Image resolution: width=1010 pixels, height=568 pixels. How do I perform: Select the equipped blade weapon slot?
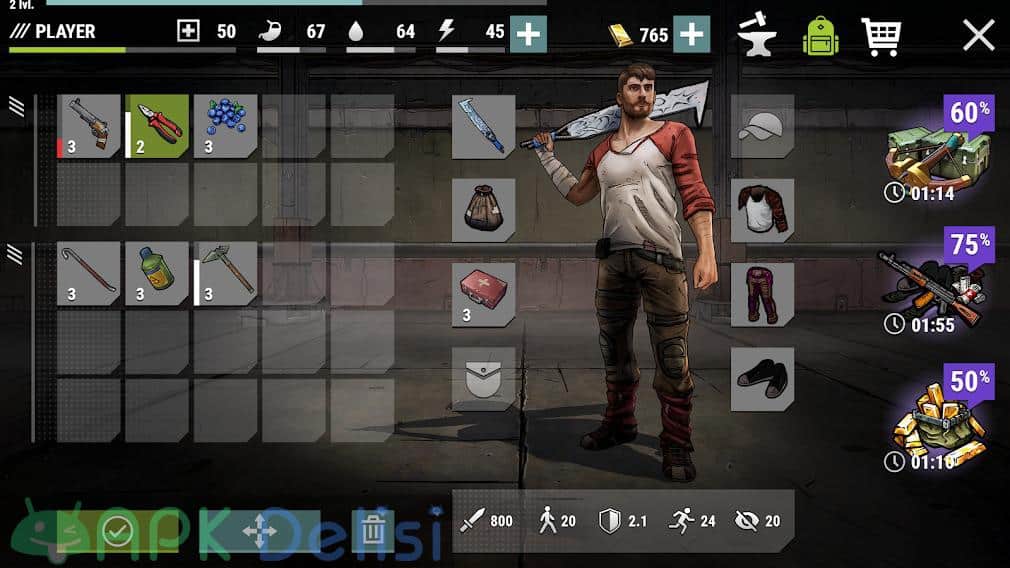pyautogui.click(x=484, y=127)
